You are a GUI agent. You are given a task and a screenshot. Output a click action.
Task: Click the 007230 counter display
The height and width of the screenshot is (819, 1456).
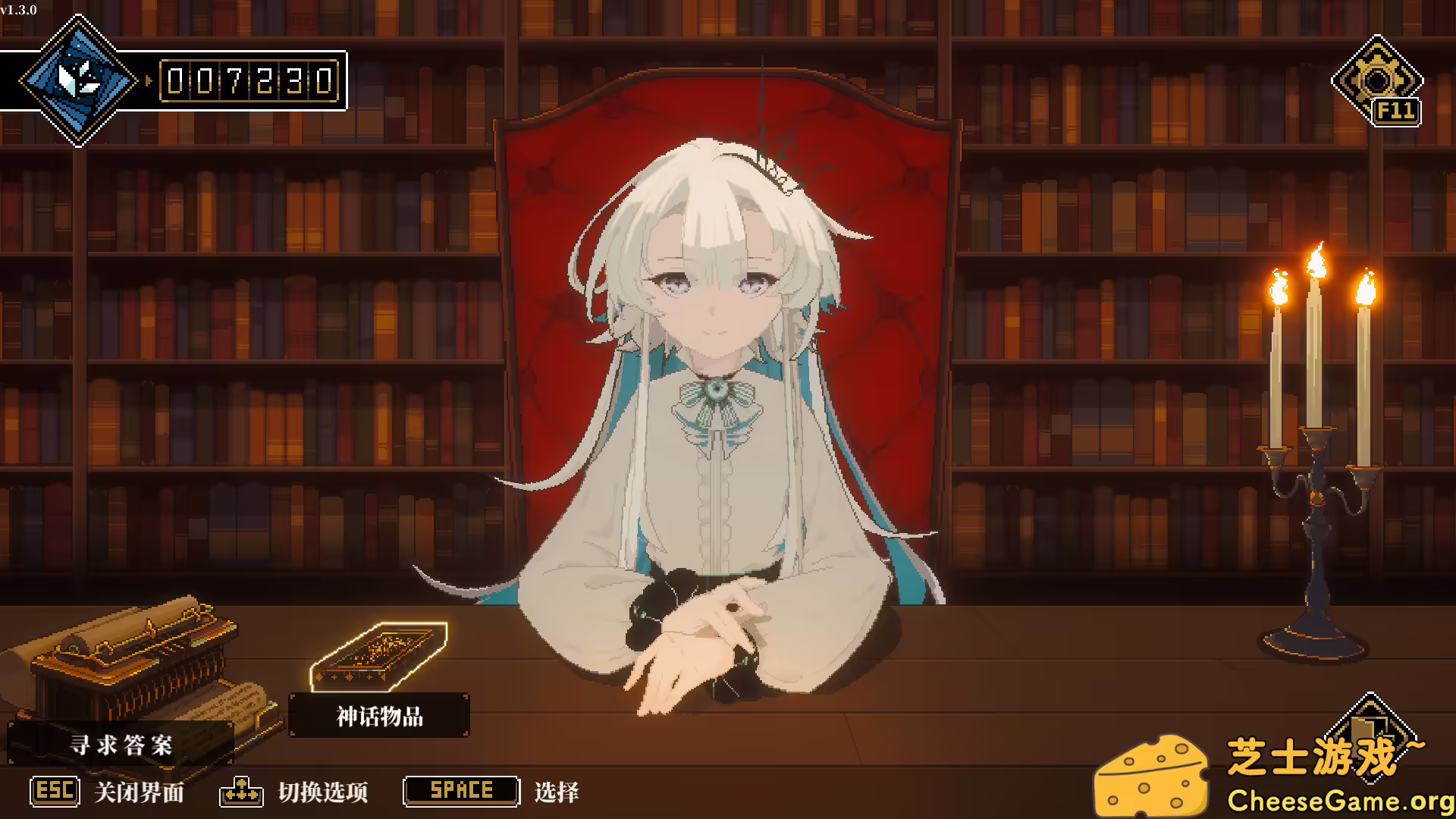pyautogui.click(x=250, y=79)
